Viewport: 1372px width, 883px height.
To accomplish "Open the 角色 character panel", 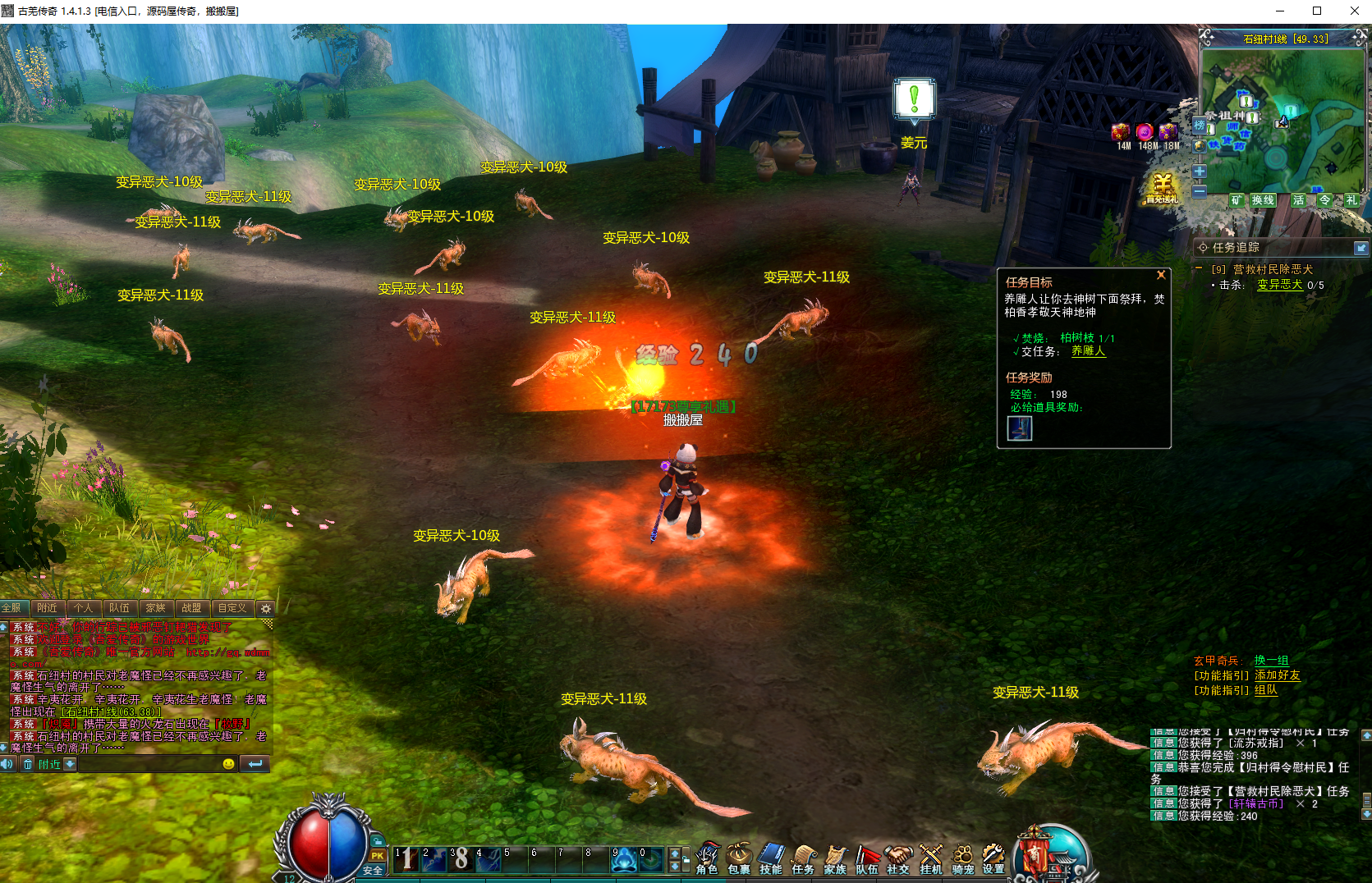I will pyautogui.click(x=707, y=858).
